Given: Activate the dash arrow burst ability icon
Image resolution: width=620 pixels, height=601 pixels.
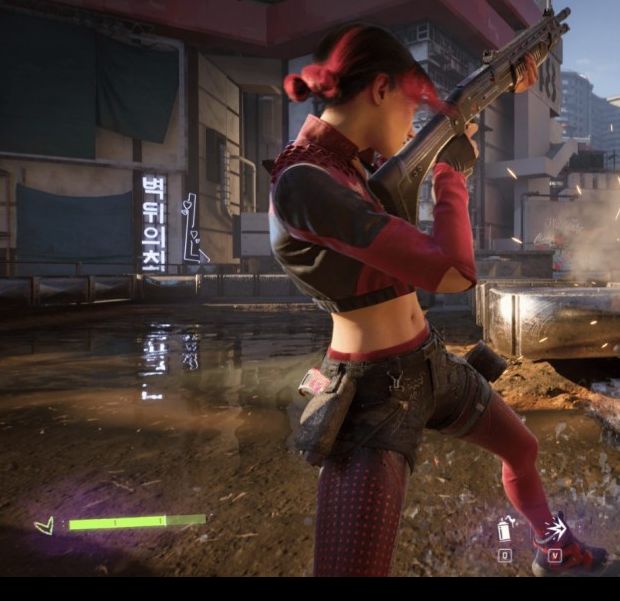Looking at the screenshot, I should pyautogui.click(x=553, y=528).
